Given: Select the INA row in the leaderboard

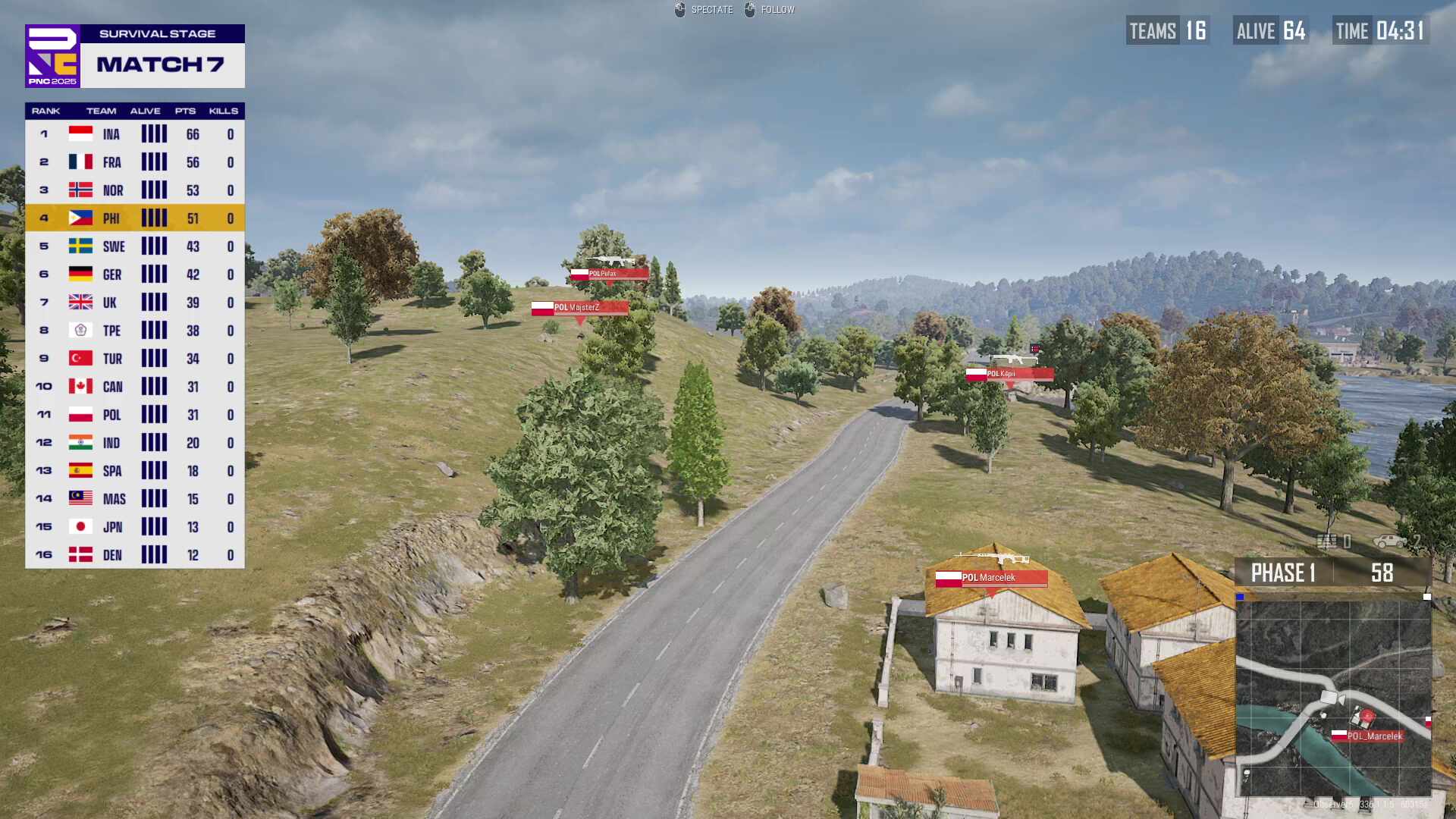Looking at the screenshot, I should tap(135, 135).
